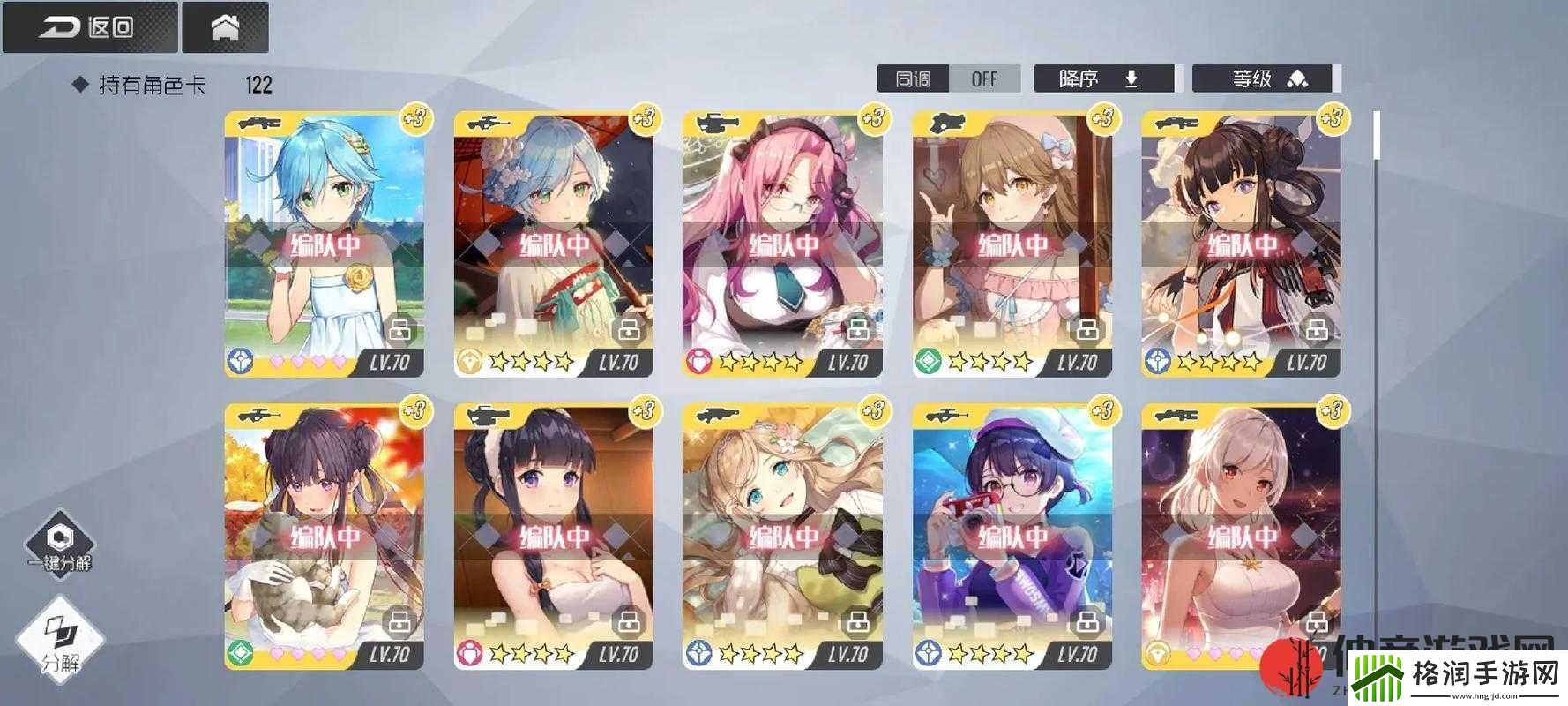
Task: Pick the blonde girl with flower crown card
Action: [x=783, y=537]
